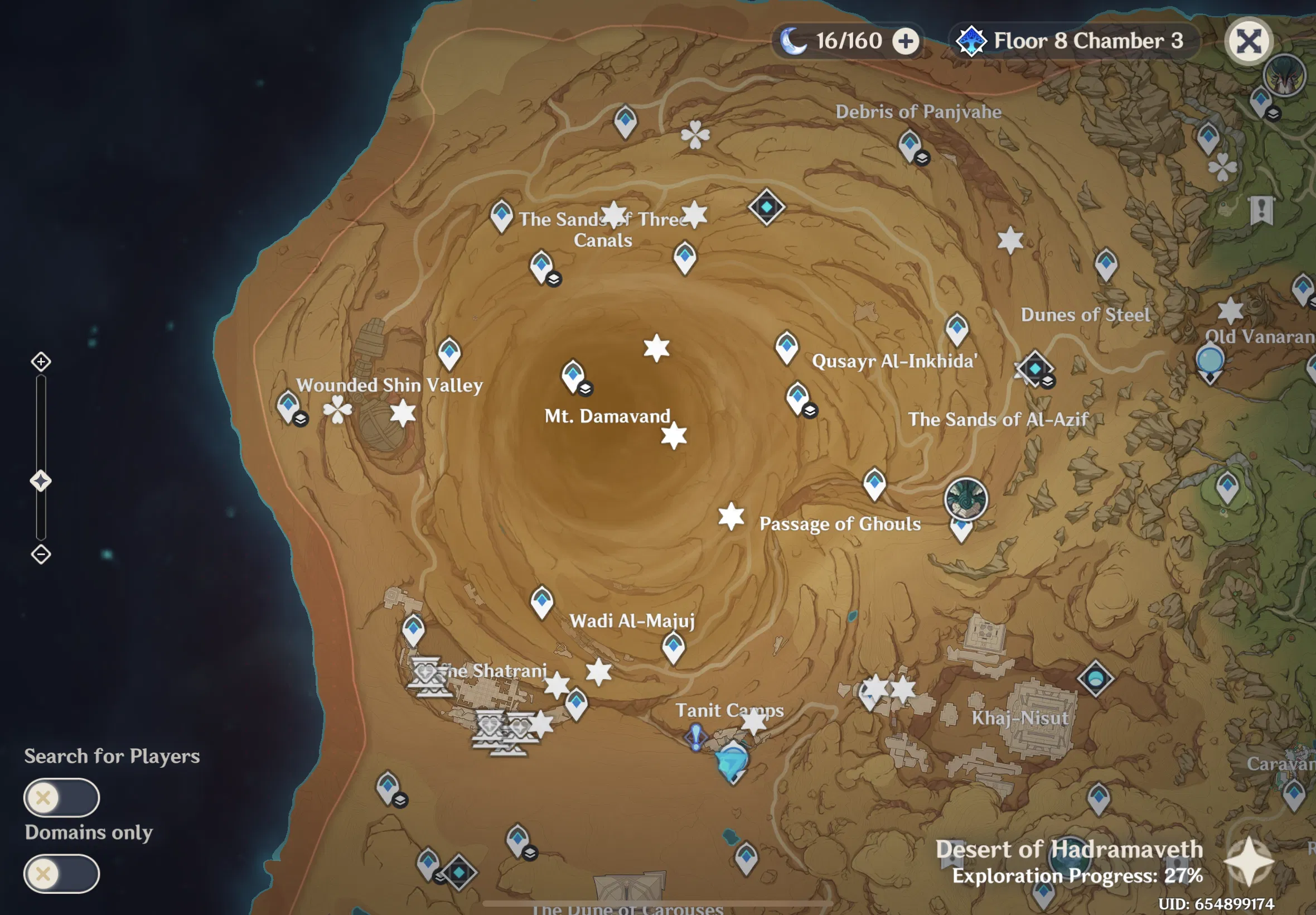Open the Floor 8 Chamber 3 progress indicator

[1074, 40]
